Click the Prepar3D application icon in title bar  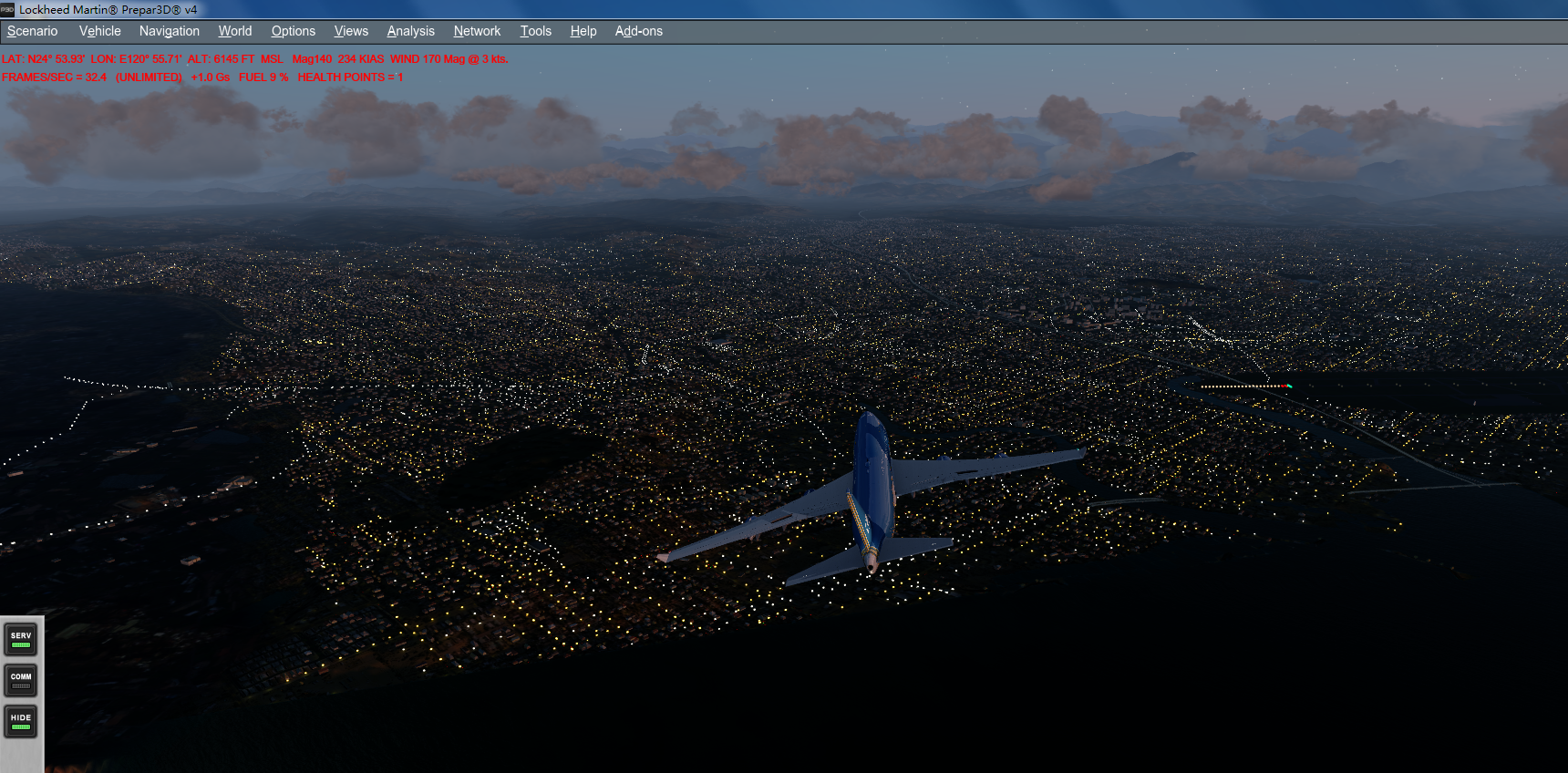[x=9, y=10]
